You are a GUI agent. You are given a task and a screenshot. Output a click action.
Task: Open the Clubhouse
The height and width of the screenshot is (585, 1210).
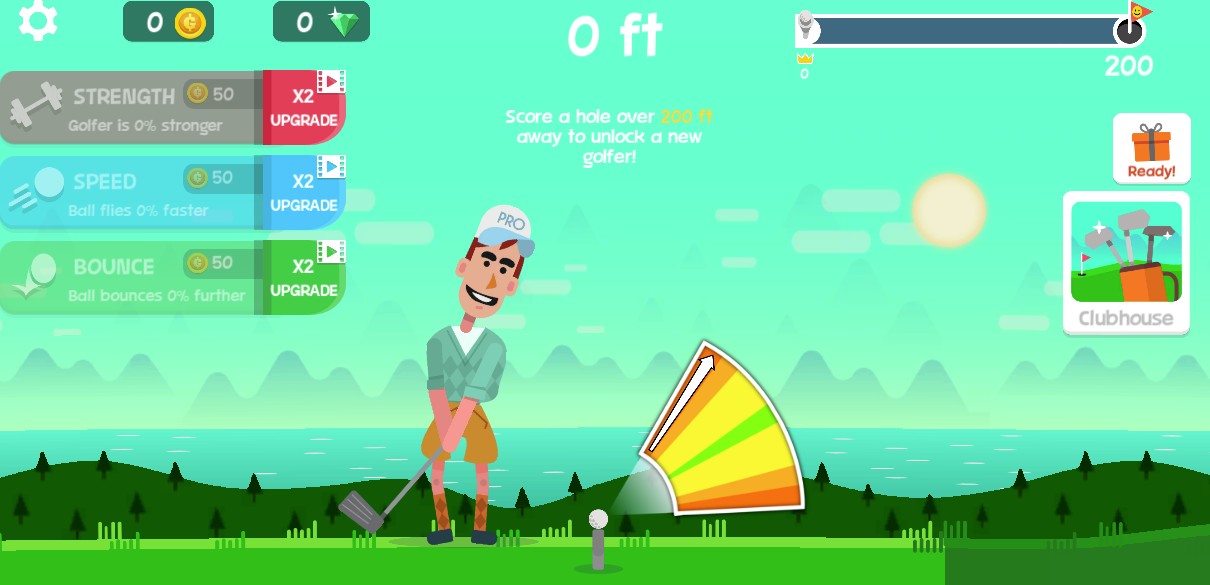coord(1126,264)
